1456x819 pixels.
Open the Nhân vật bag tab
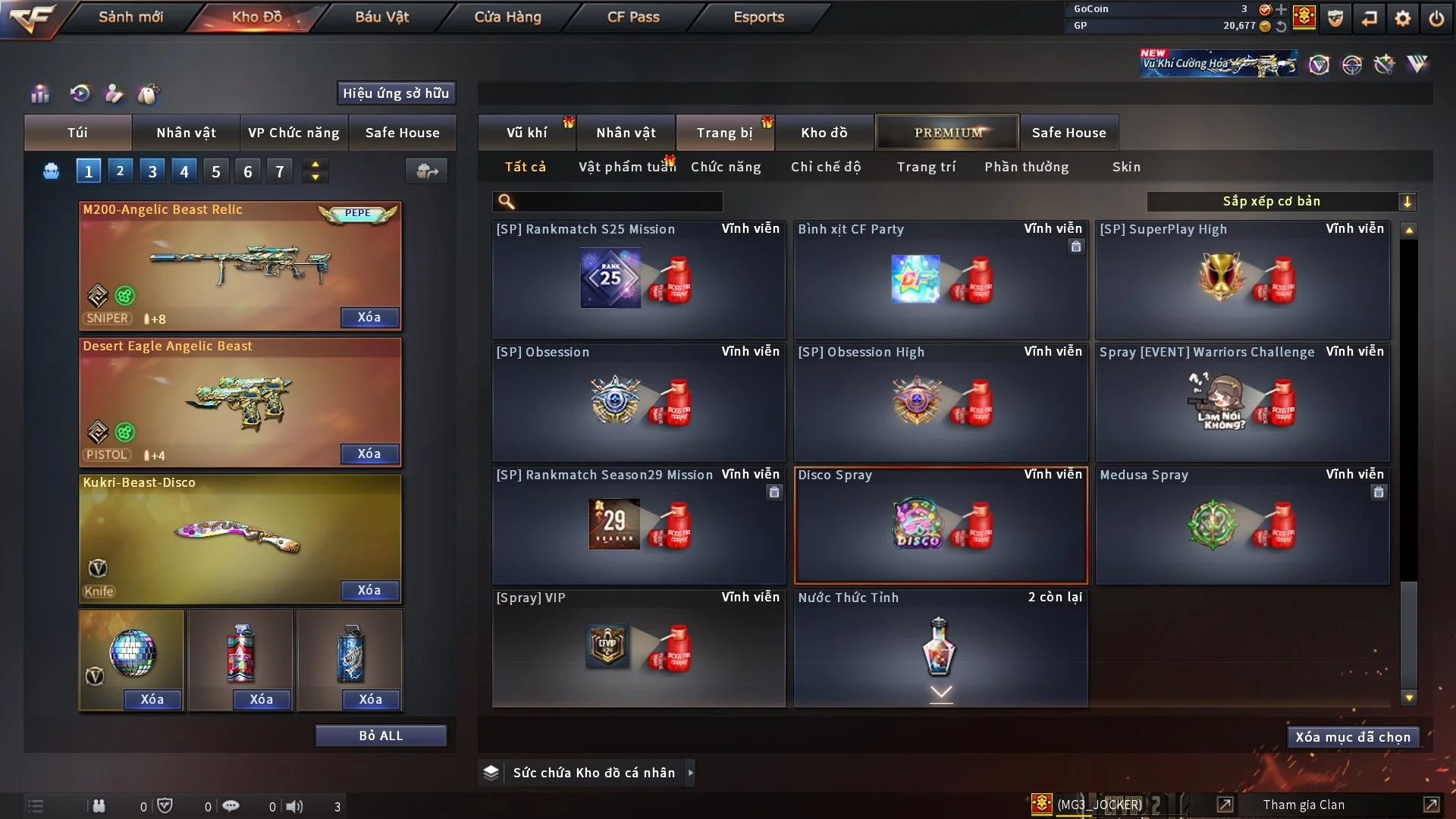pos(186,133)
